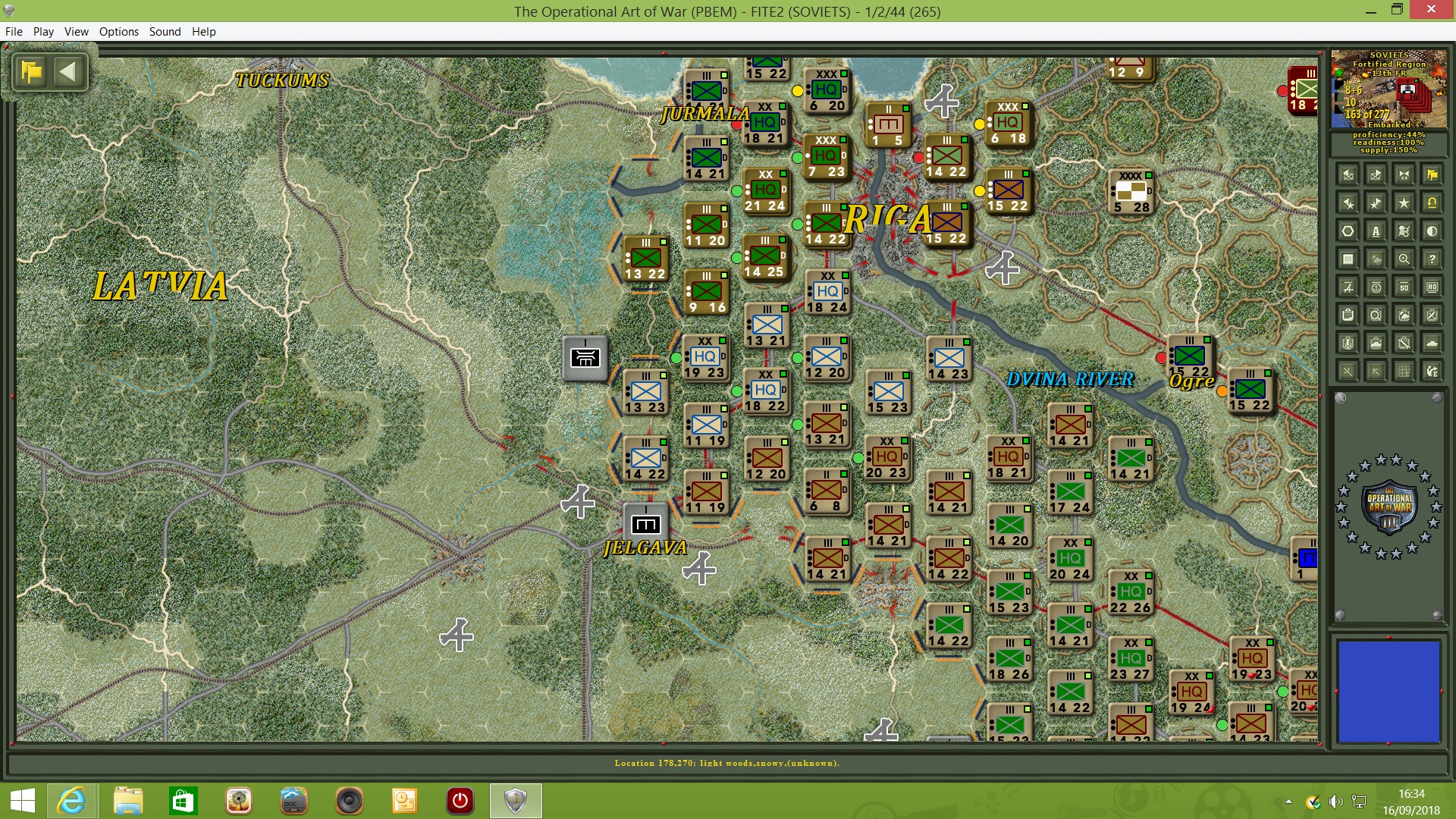Viewport: 1456px width, 819px height.
Task: Toggle unit labels with the letter A icon
Action: click(x=1375, y=231)
